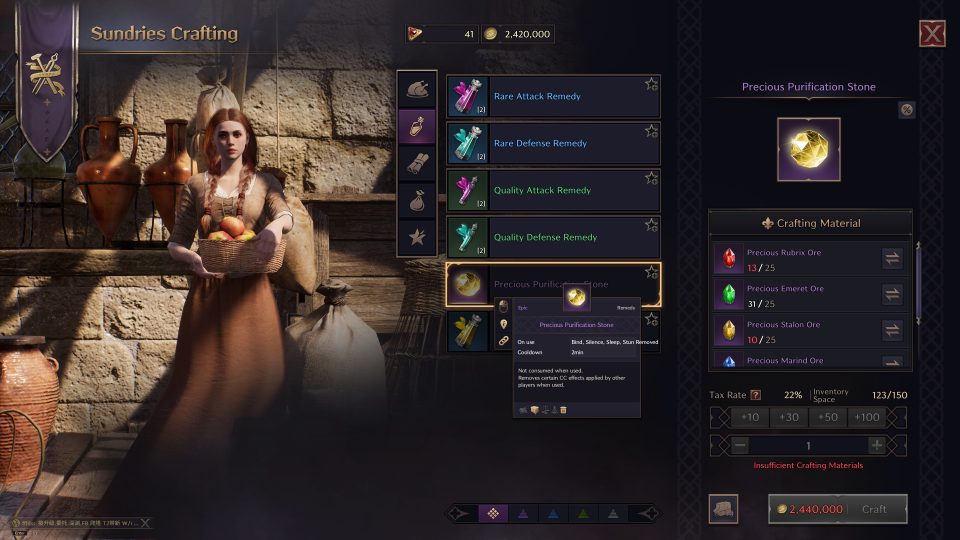
Task: Filter recipes by the green triangle grade
Action: coord(582,513)
